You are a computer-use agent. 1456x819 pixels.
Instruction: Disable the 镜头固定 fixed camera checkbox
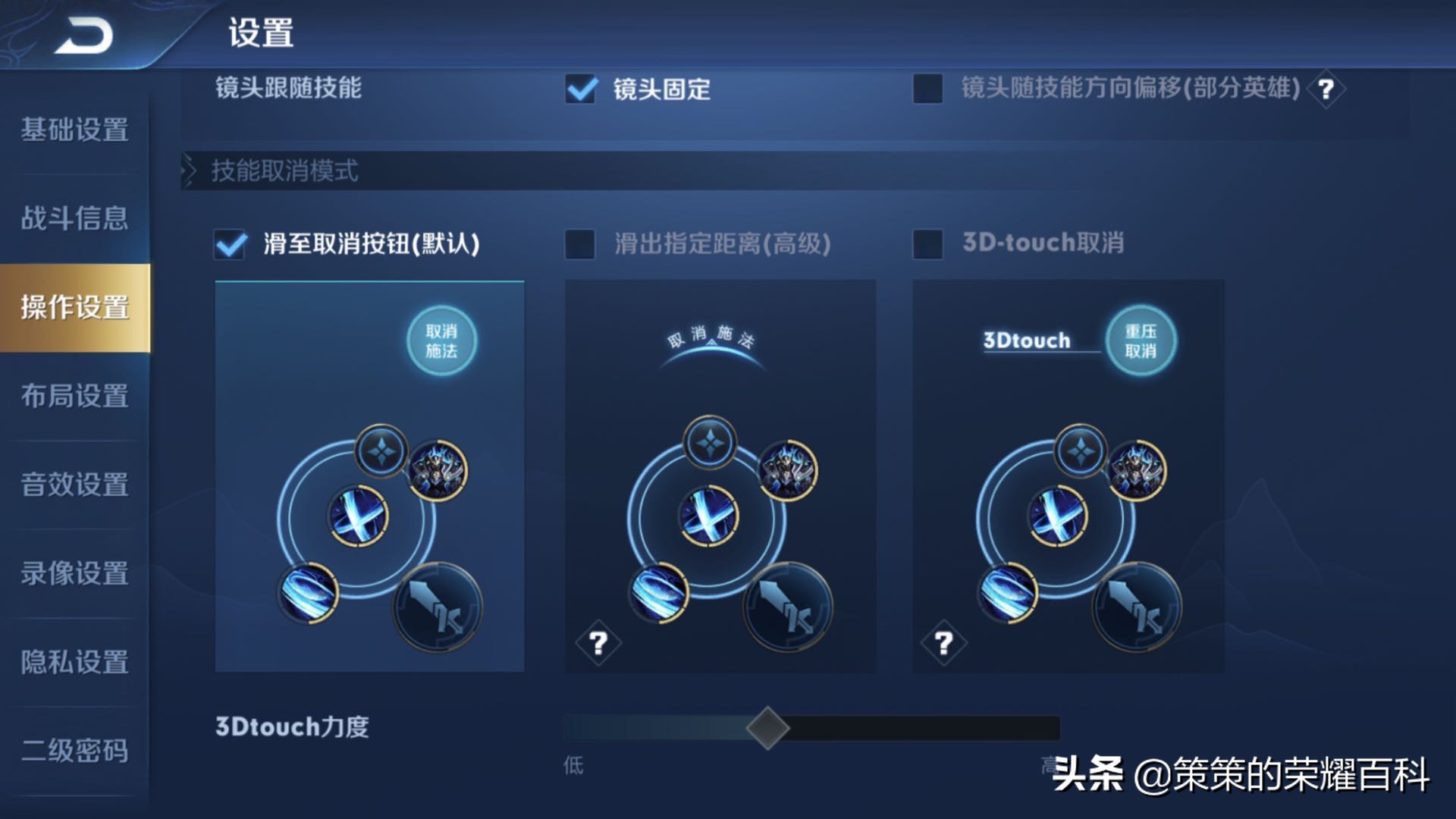(580, 89)
